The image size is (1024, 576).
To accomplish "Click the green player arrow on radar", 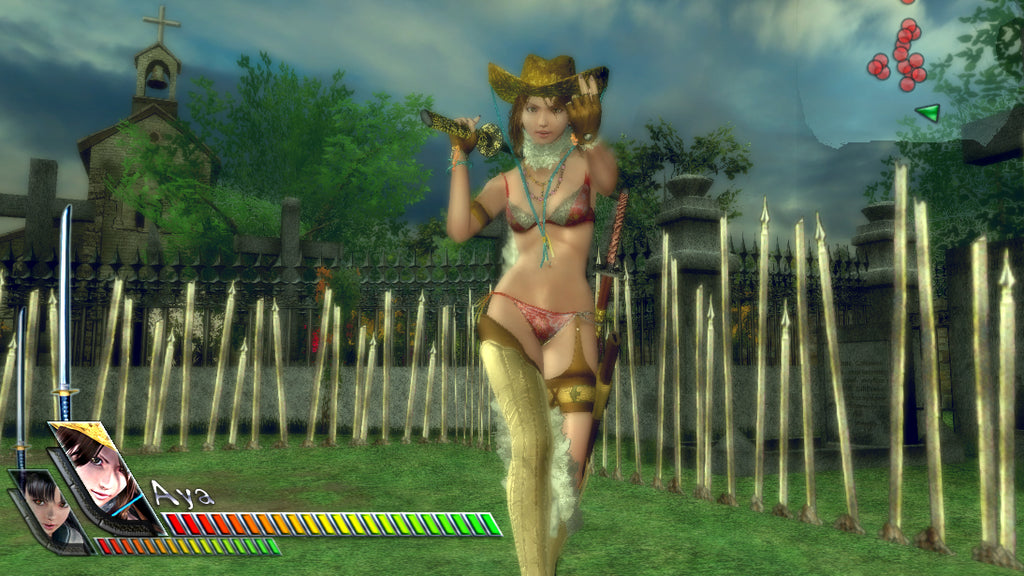I will pyautogui.click(x=928, y=112).
